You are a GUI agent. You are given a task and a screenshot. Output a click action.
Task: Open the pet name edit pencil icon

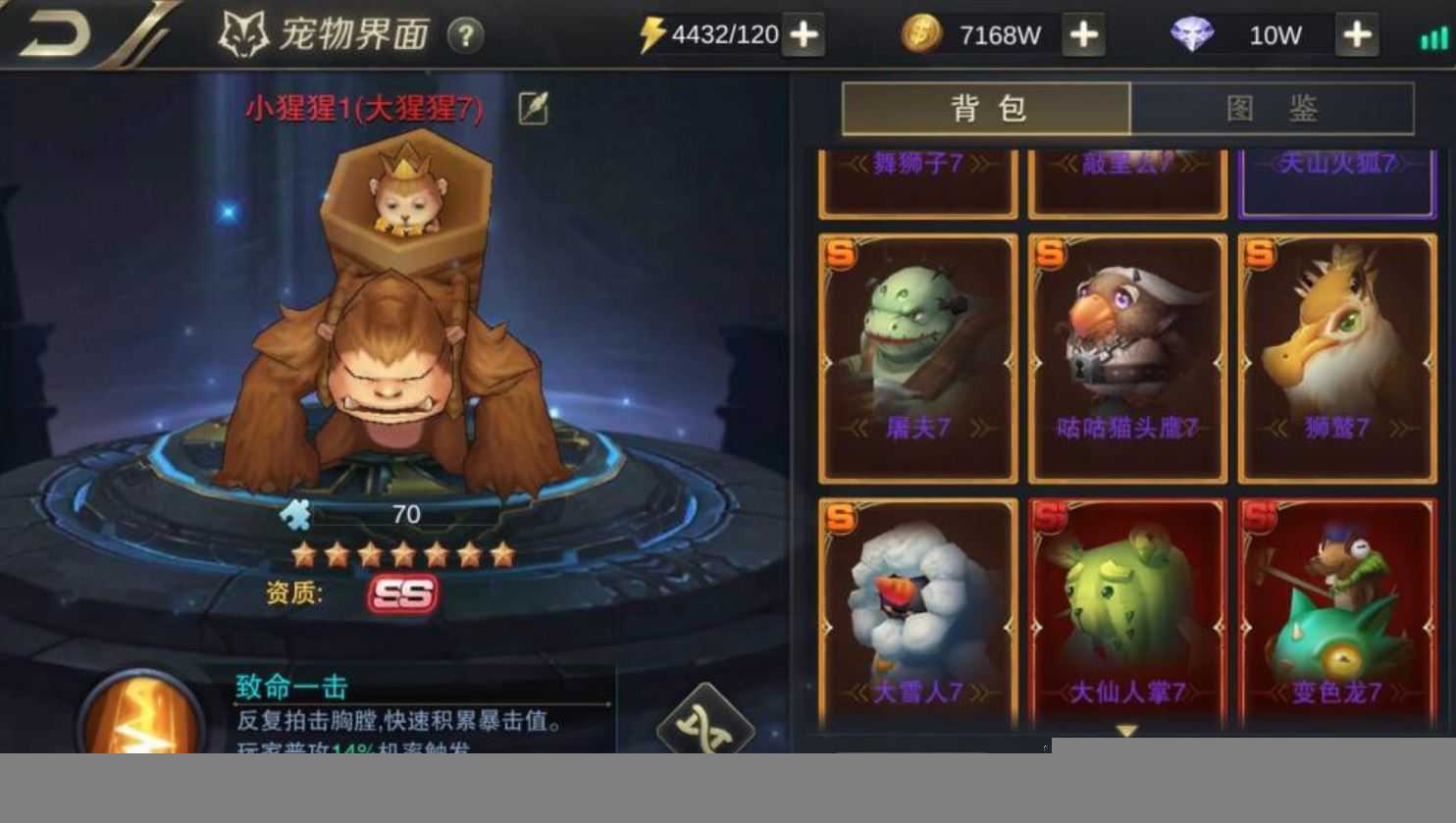tap(531, 108)
